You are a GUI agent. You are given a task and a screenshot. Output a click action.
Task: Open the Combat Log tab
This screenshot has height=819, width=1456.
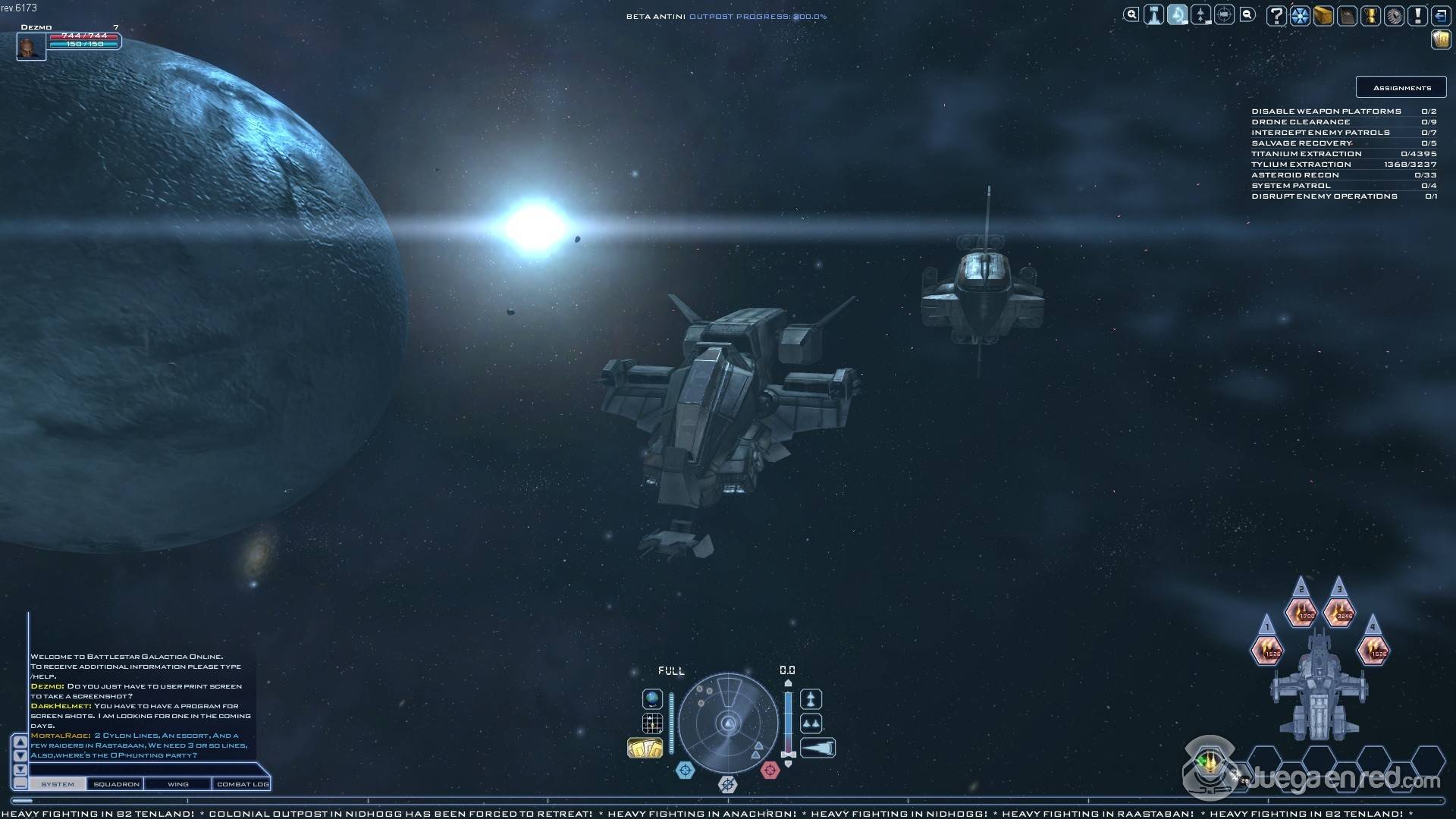pyautogui.click(x=242, y=784)
